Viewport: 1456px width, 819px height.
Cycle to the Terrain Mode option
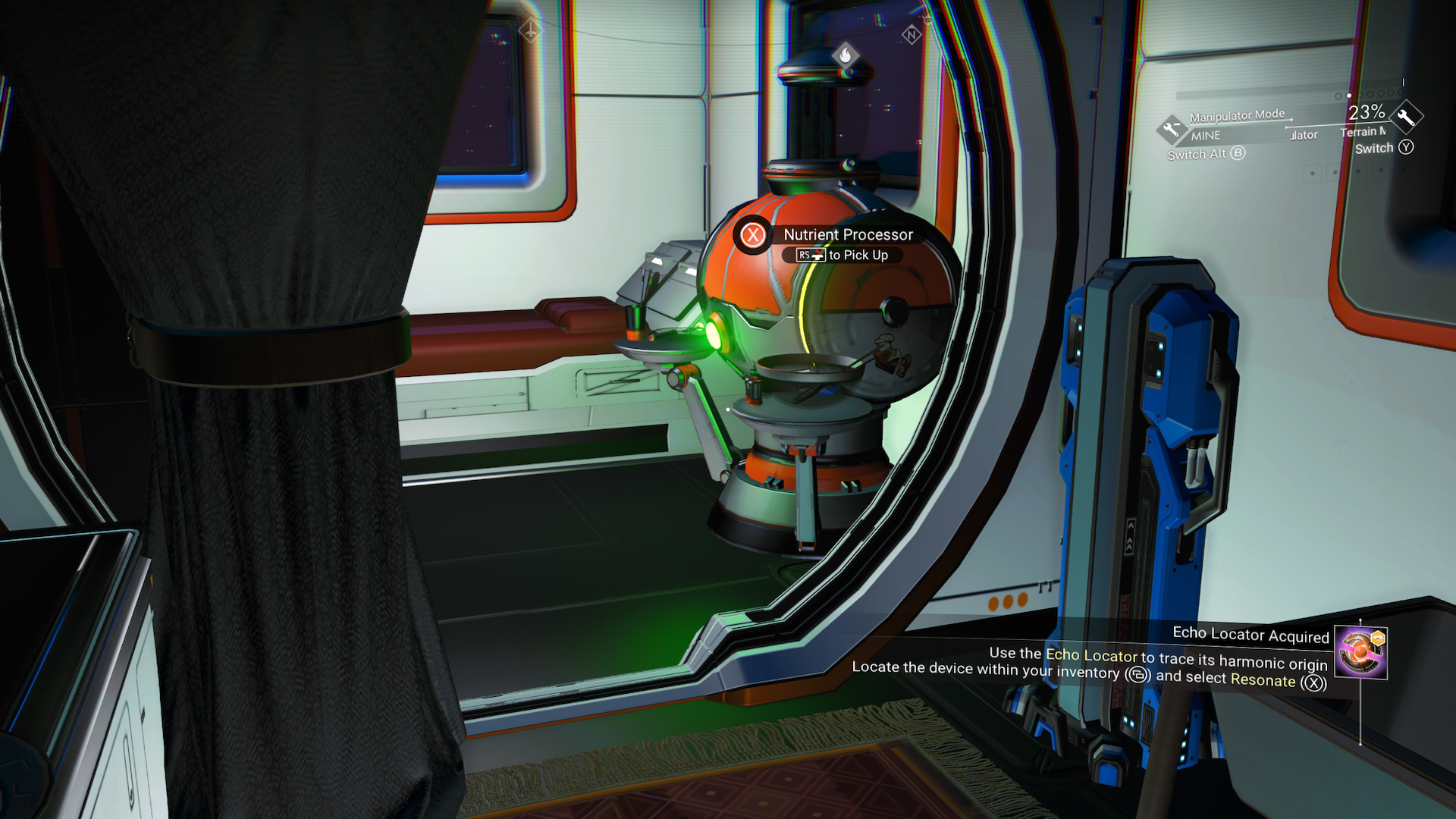click(x=1363, y=132)
